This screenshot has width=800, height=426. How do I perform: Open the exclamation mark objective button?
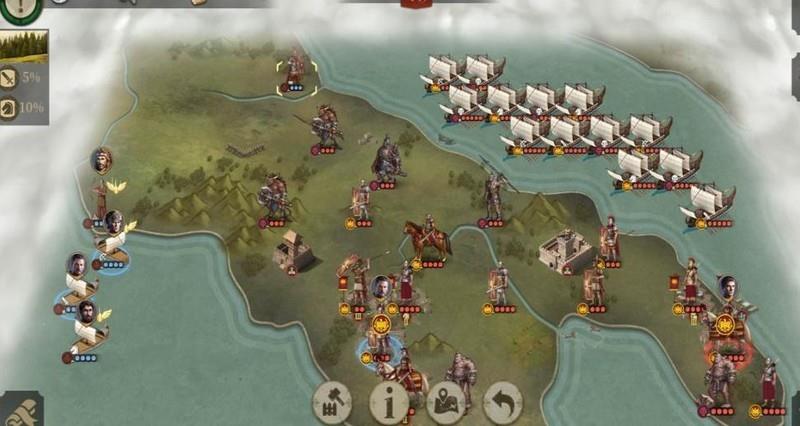pyautogui.click(x=20, y=9)
